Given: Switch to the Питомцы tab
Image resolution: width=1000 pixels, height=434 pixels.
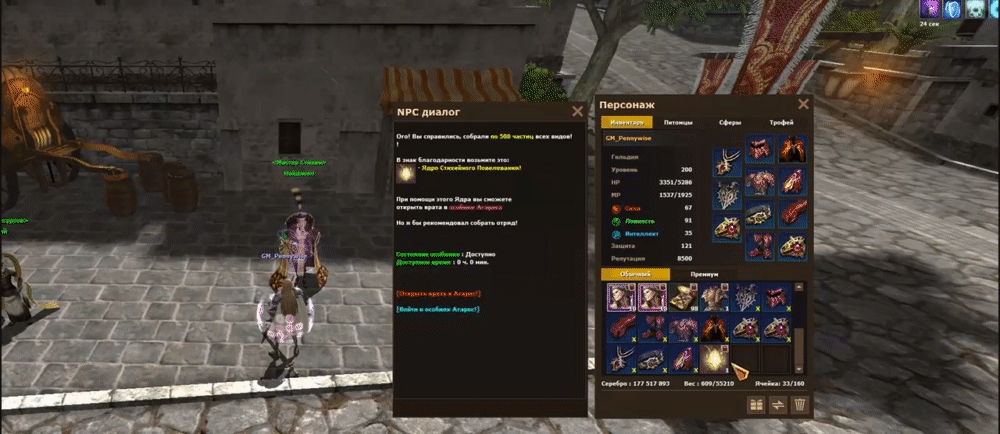Looking at the screenshot, I should [678, 122].
